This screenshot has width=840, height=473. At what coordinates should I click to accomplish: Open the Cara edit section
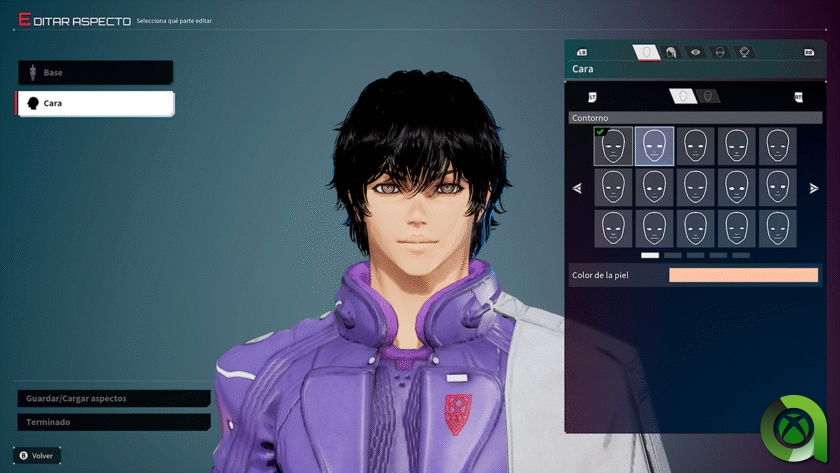(x=95, y=103)
